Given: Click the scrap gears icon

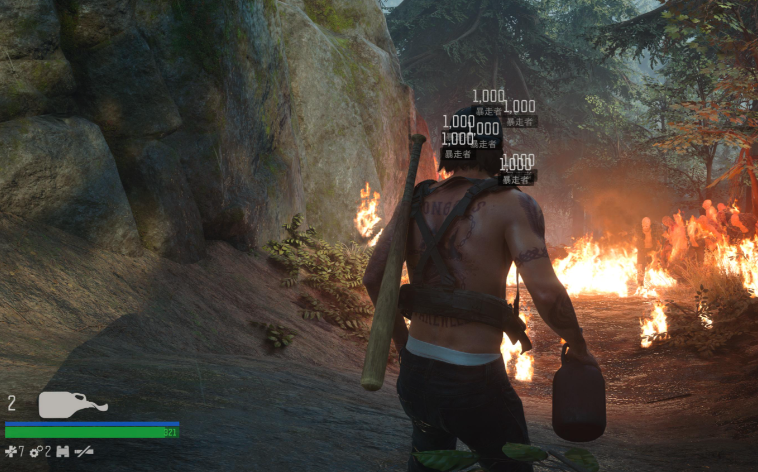Looking at the screenshot, I should 35,452.
